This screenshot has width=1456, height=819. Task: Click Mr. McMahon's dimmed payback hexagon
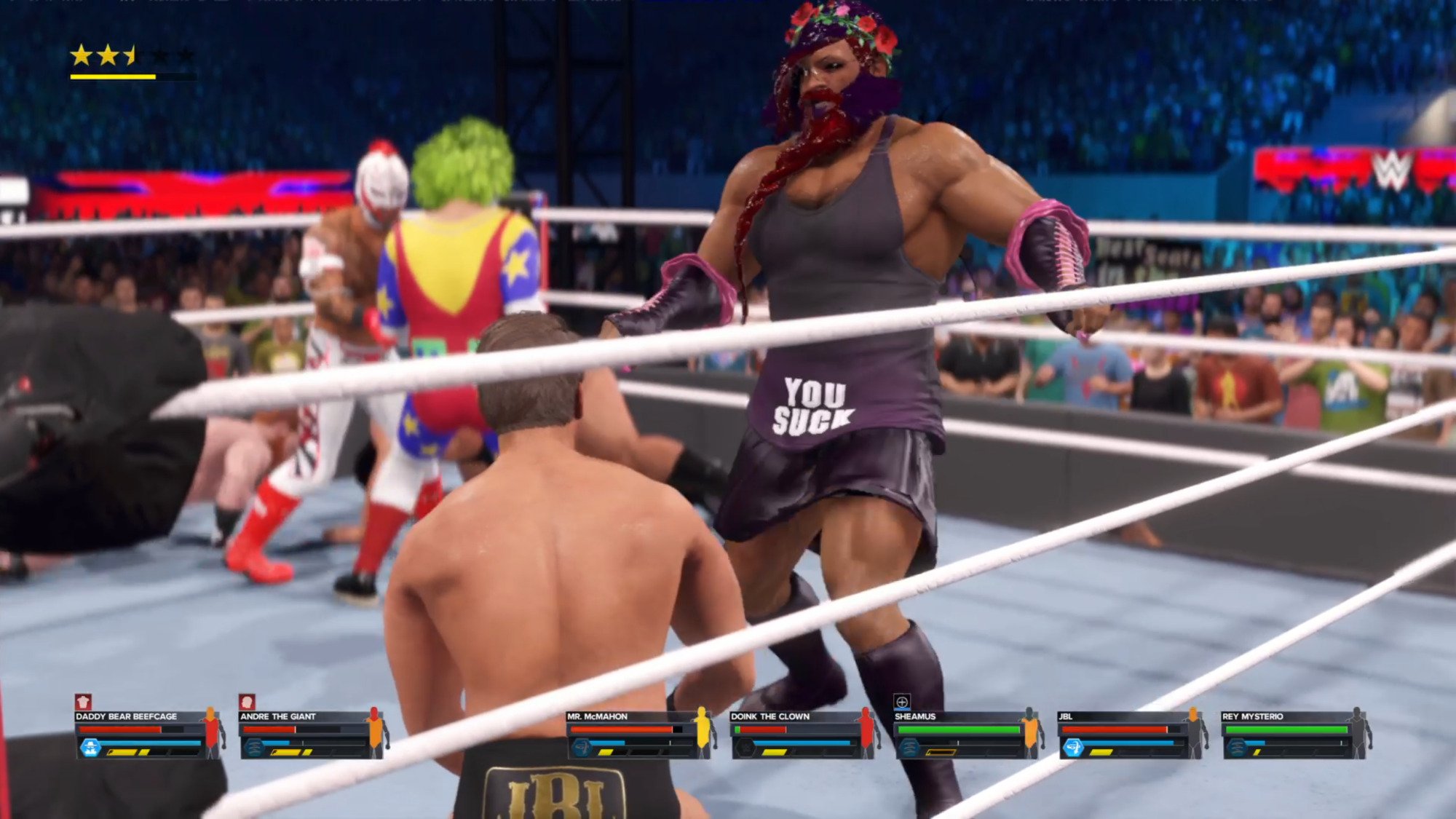tap(582, 748)
